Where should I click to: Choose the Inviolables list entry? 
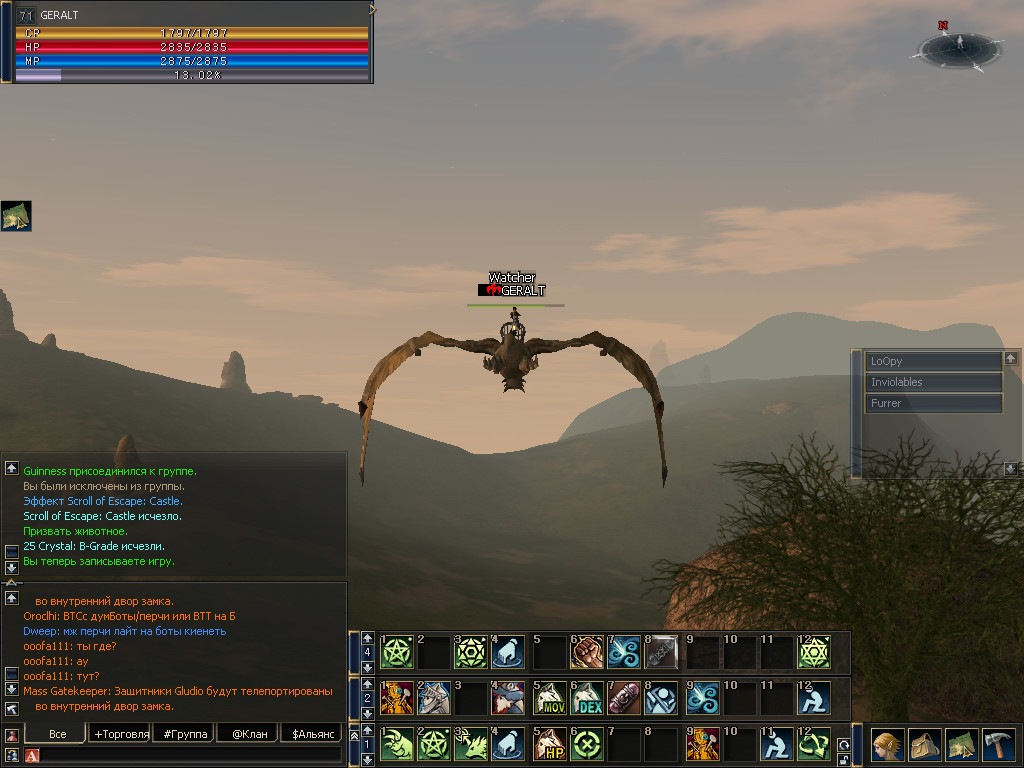point(933,382)
